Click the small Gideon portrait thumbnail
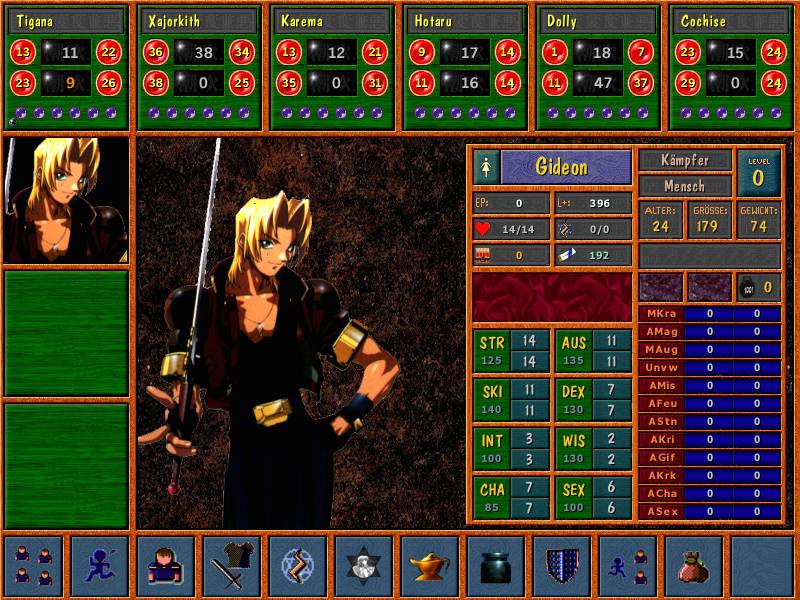 point(66,201)
